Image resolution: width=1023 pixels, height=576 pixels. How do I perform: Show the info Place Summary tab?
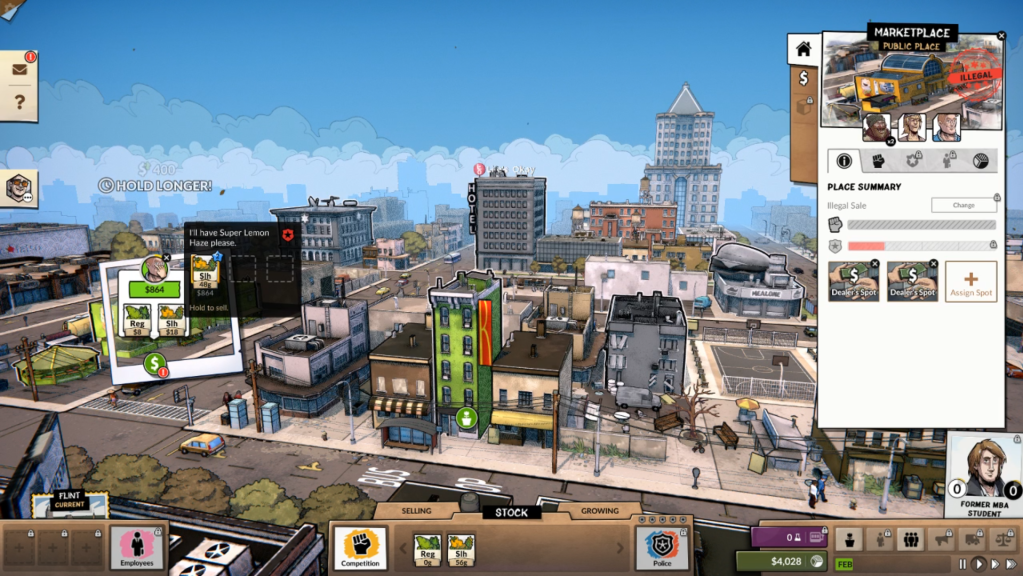[x=844, y=160]
